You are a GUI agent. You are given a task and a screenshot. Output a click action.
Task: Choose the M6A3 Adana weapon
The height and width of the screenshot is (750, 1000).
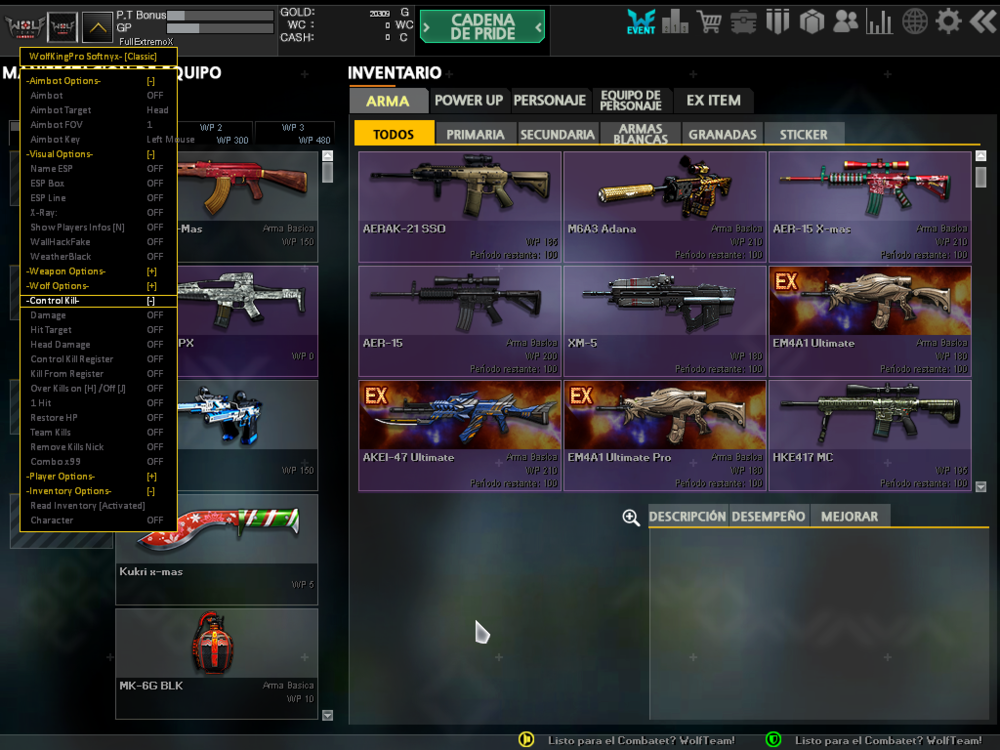665,207
